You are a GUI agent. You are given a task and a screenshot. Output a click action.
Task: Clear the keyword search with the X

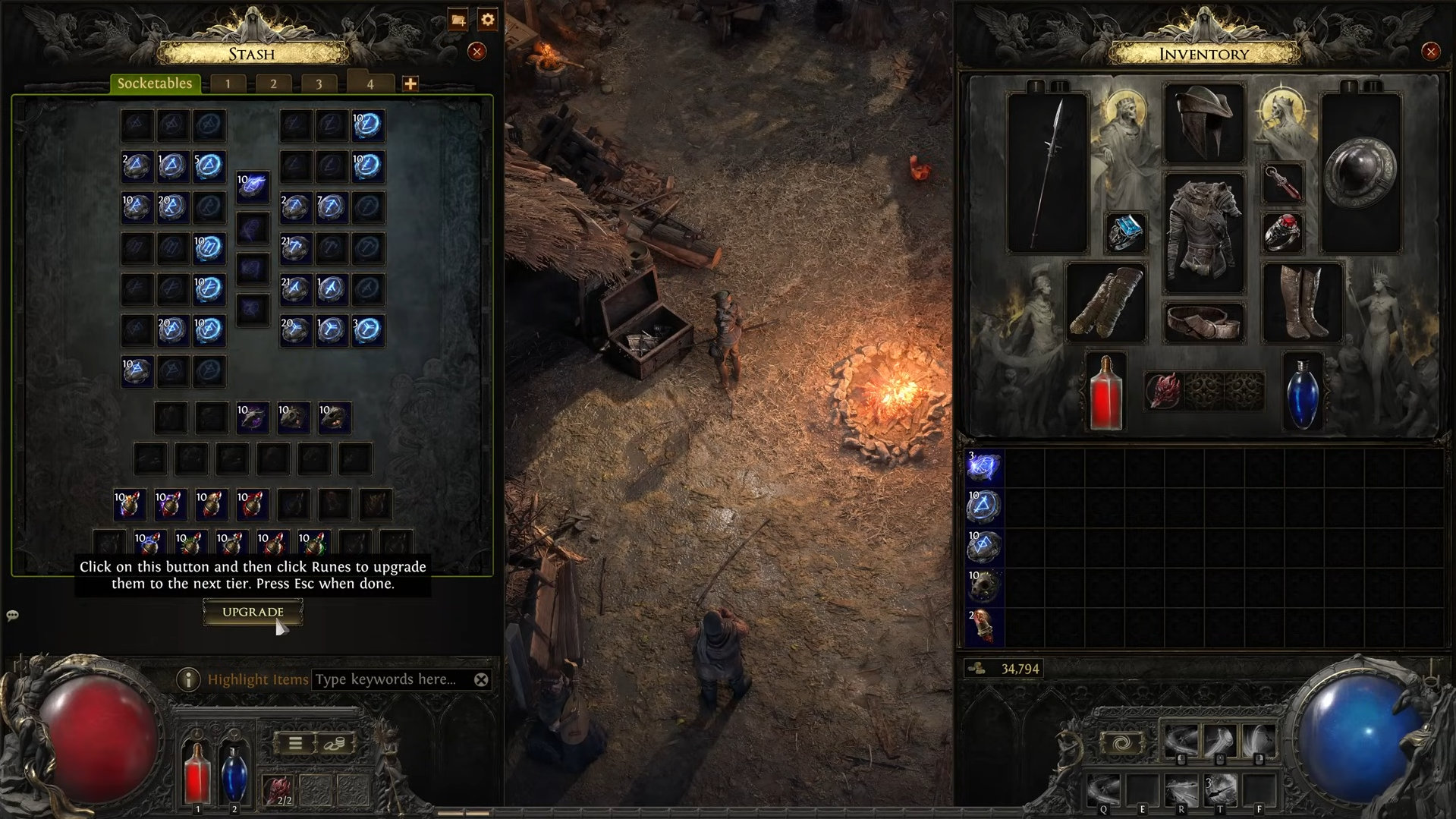point(481,679)
